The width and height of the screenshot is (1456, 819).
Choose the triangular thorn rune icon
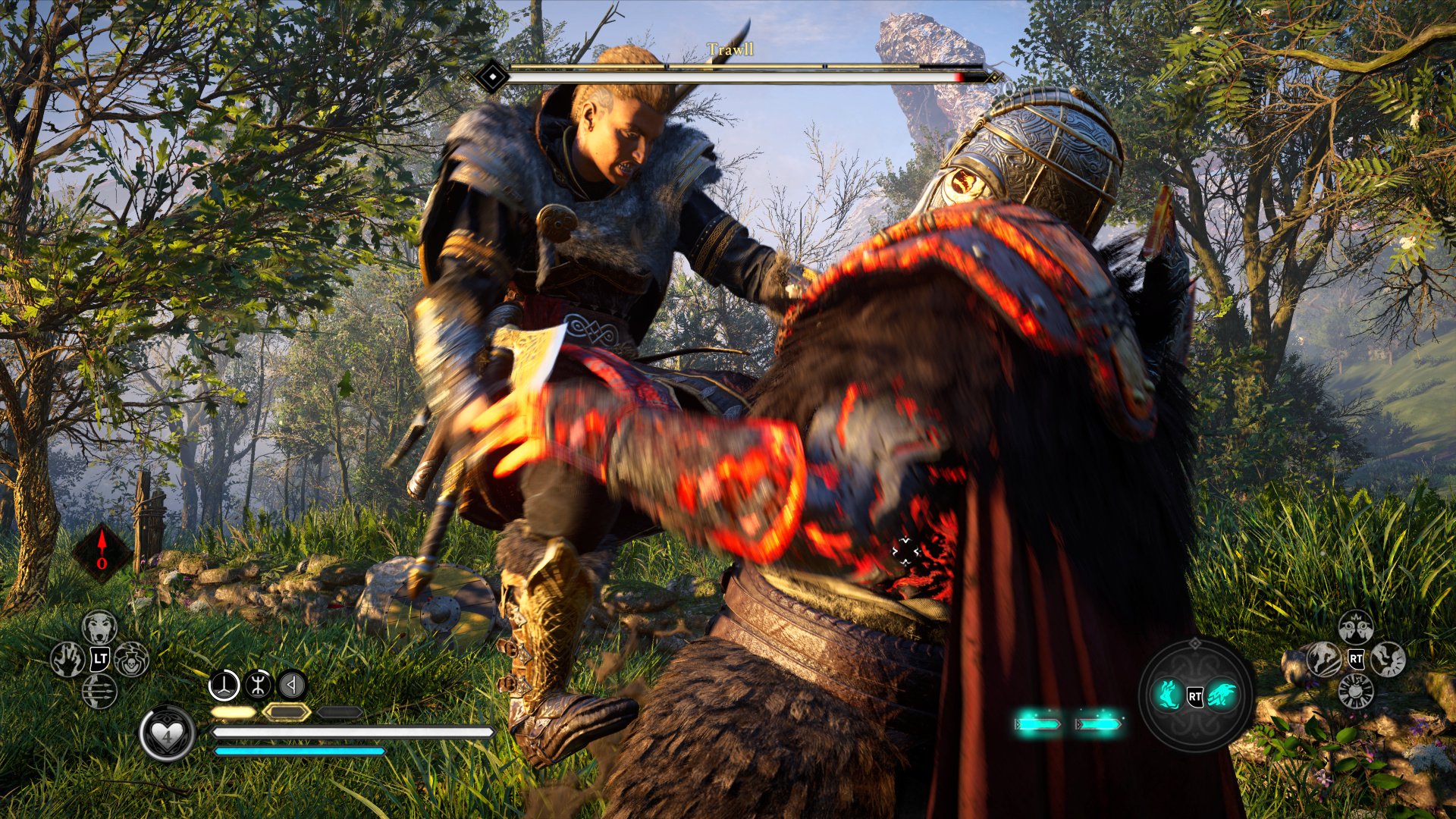tap(292, 686)
